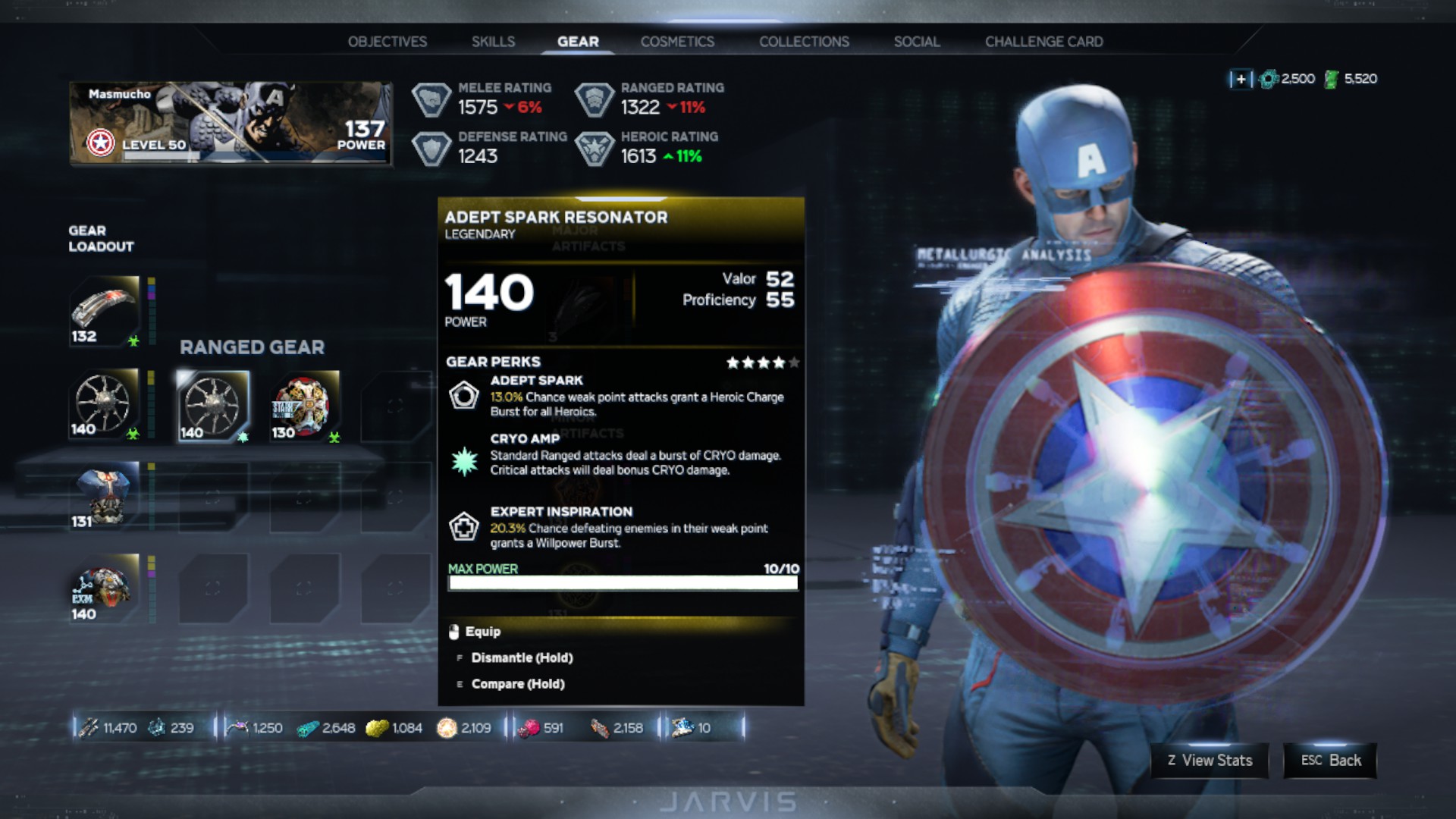
Task: Show the Social tab
Action: pos(916,42)
